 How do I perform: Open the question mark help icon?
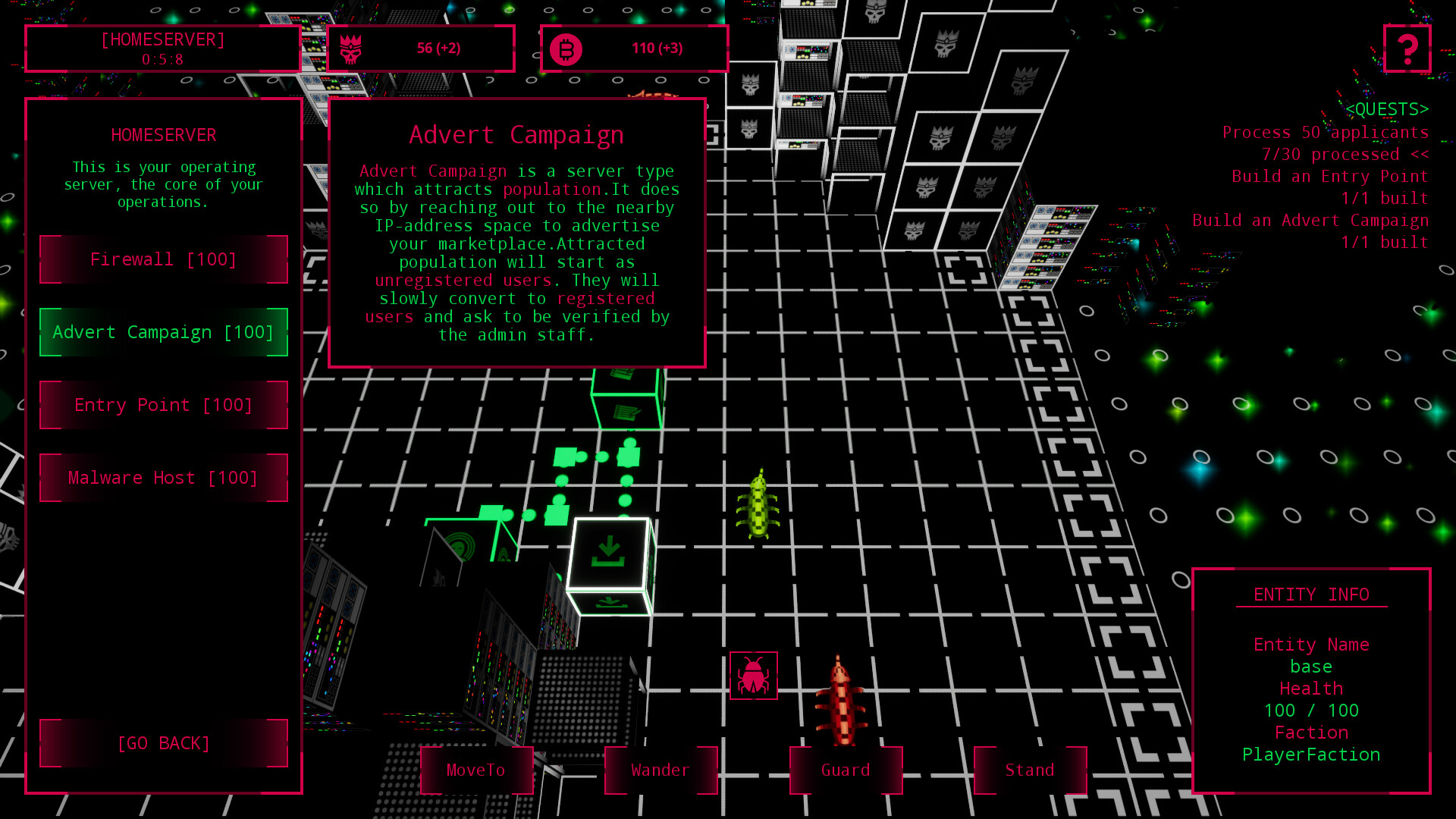1407,49
